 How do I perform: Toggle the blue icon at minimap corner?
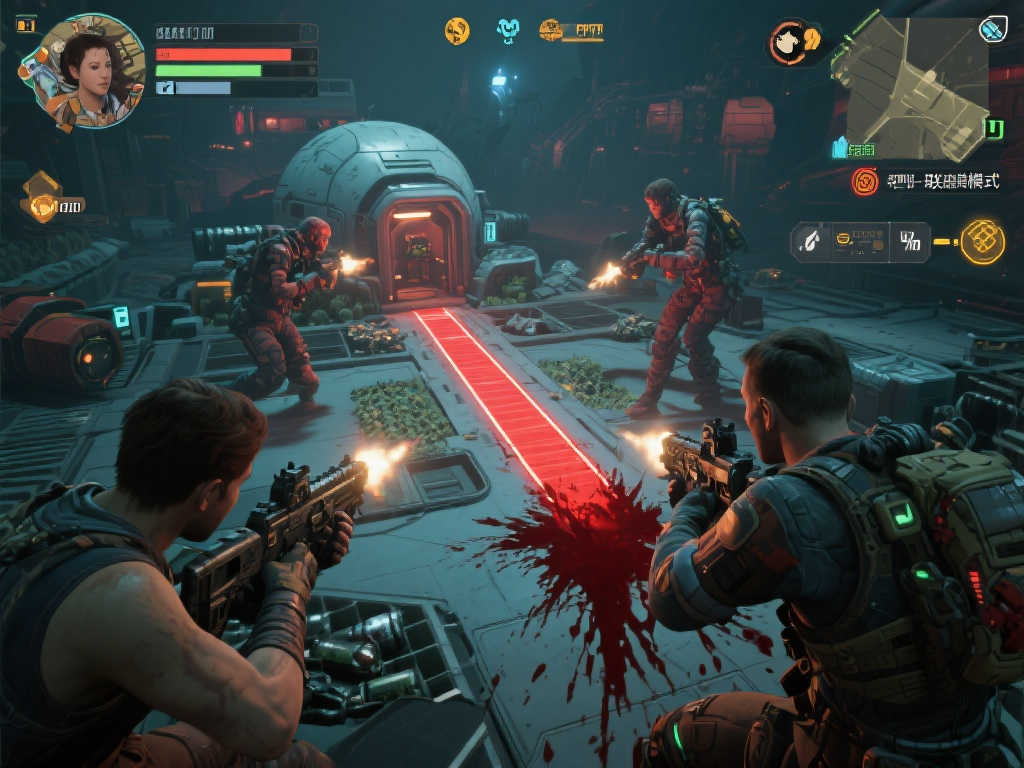992,30
